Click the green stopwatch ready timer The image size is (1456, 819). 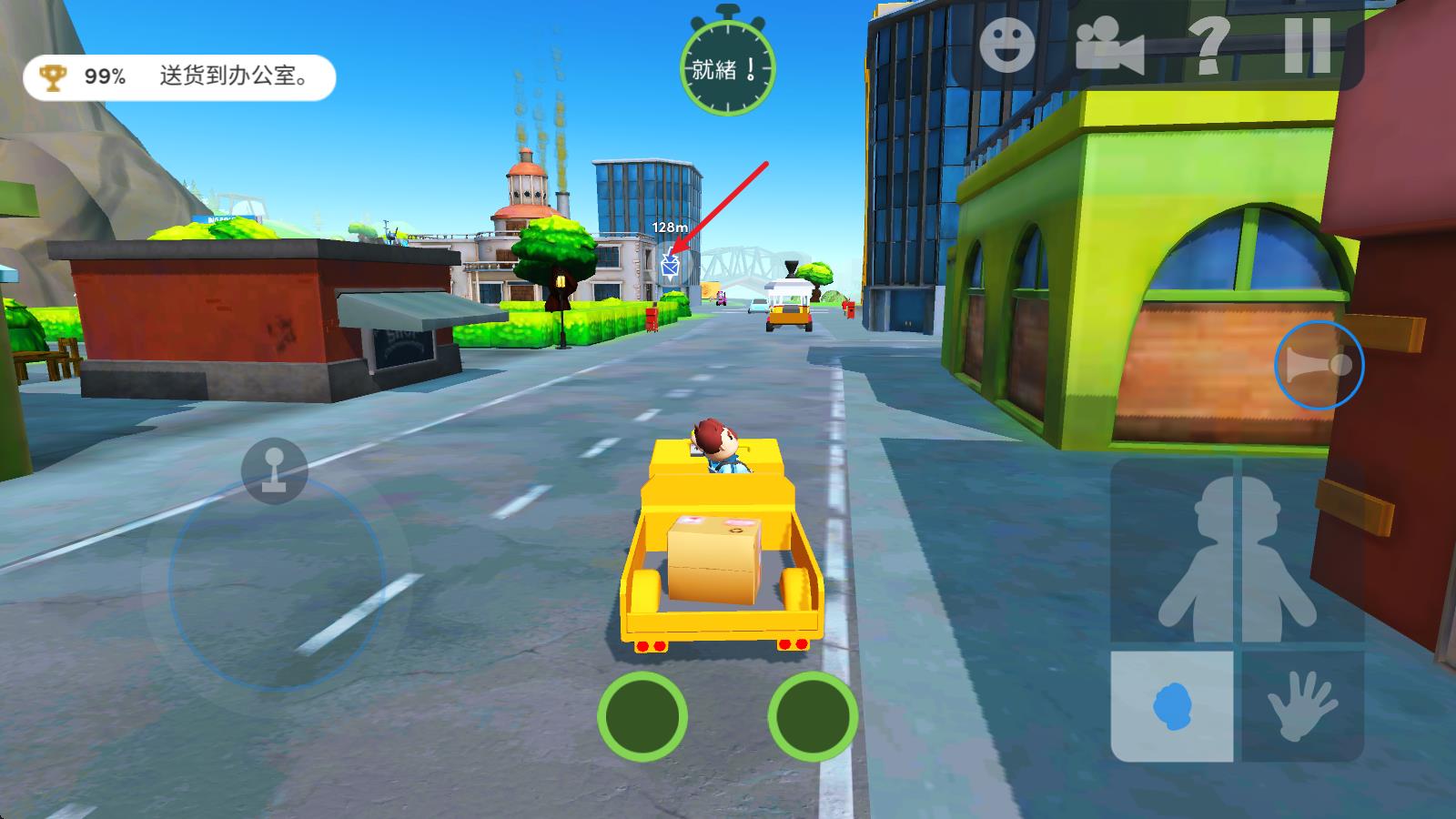pos(727,66)
